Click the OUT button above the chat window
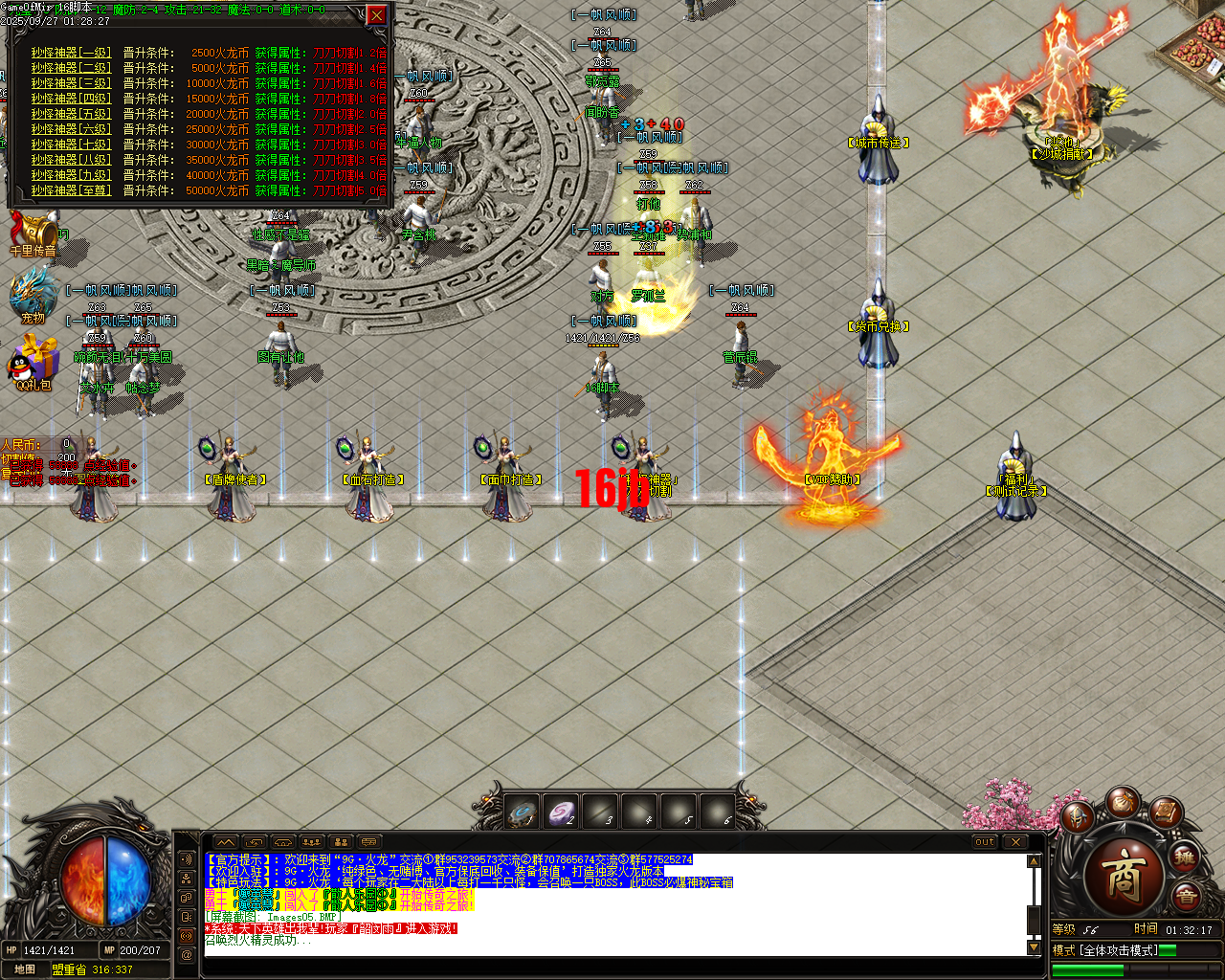The image size is (1225, 980). click(984, 841)
